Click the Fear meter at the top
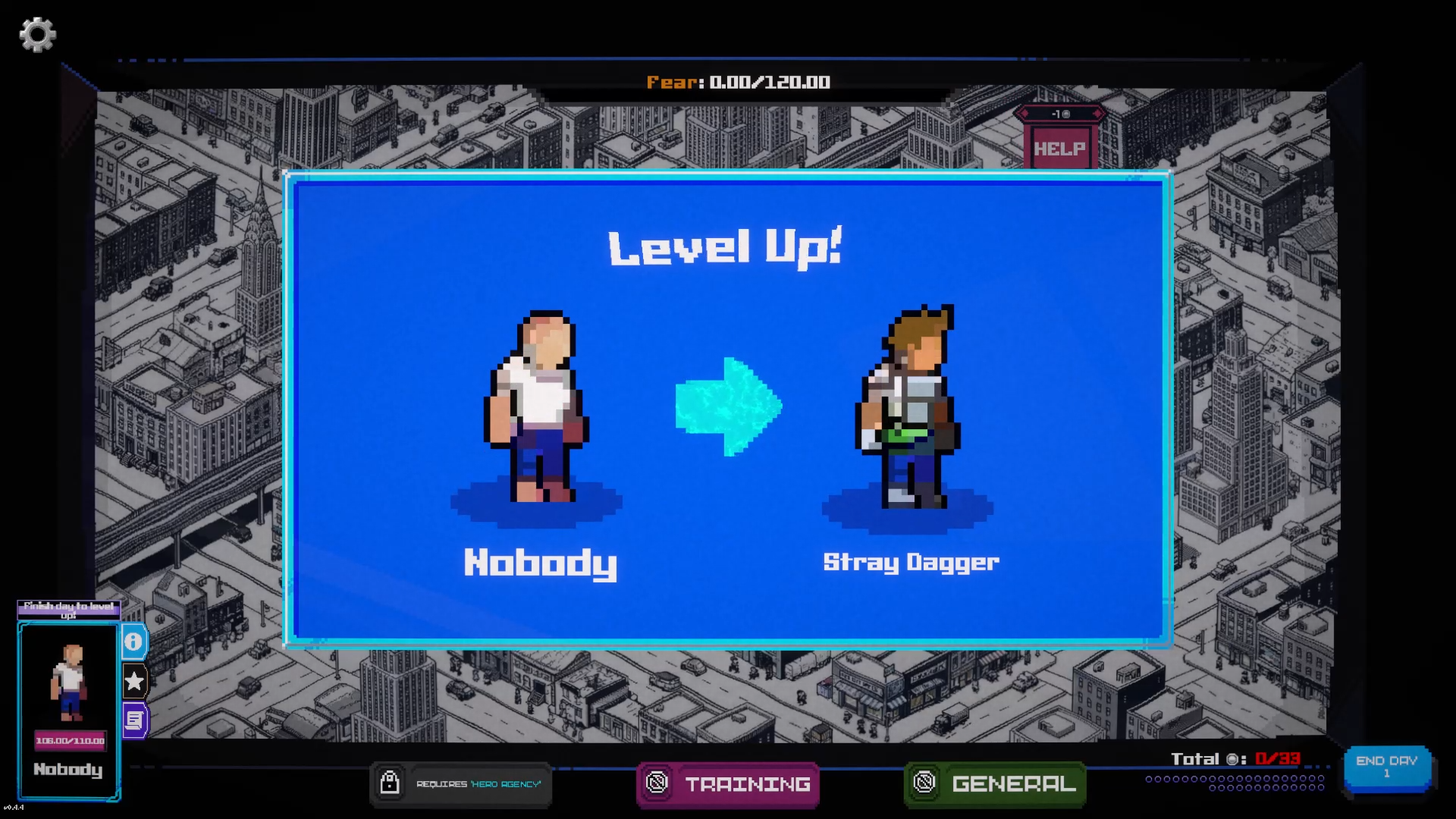1456x819 pixels. (x=738, y=83)
